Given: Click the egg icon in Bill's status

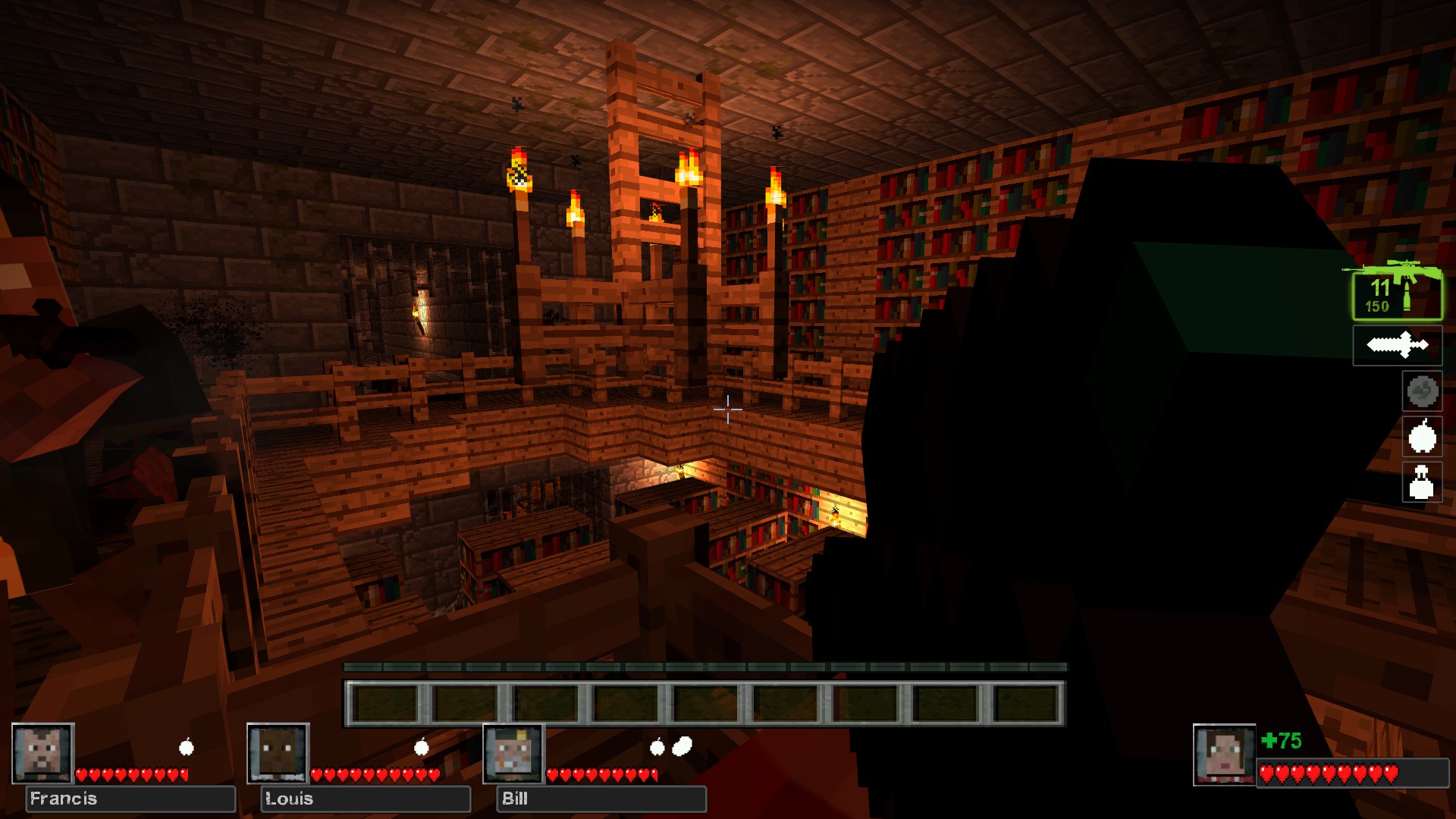Looking at the screenshot, I should click(682, 747).
